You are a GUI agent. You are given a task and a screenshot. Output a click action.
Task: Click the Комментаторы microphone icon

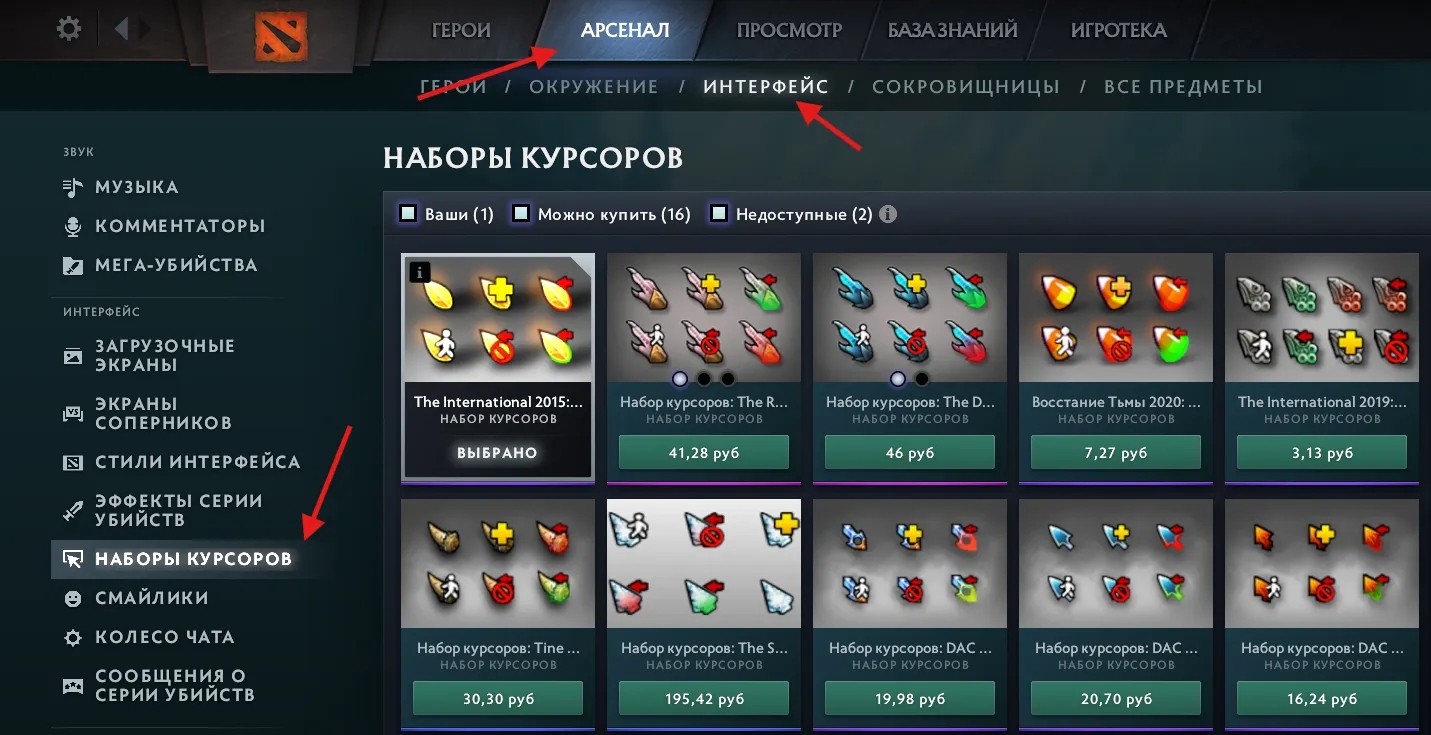pos(74,226)
